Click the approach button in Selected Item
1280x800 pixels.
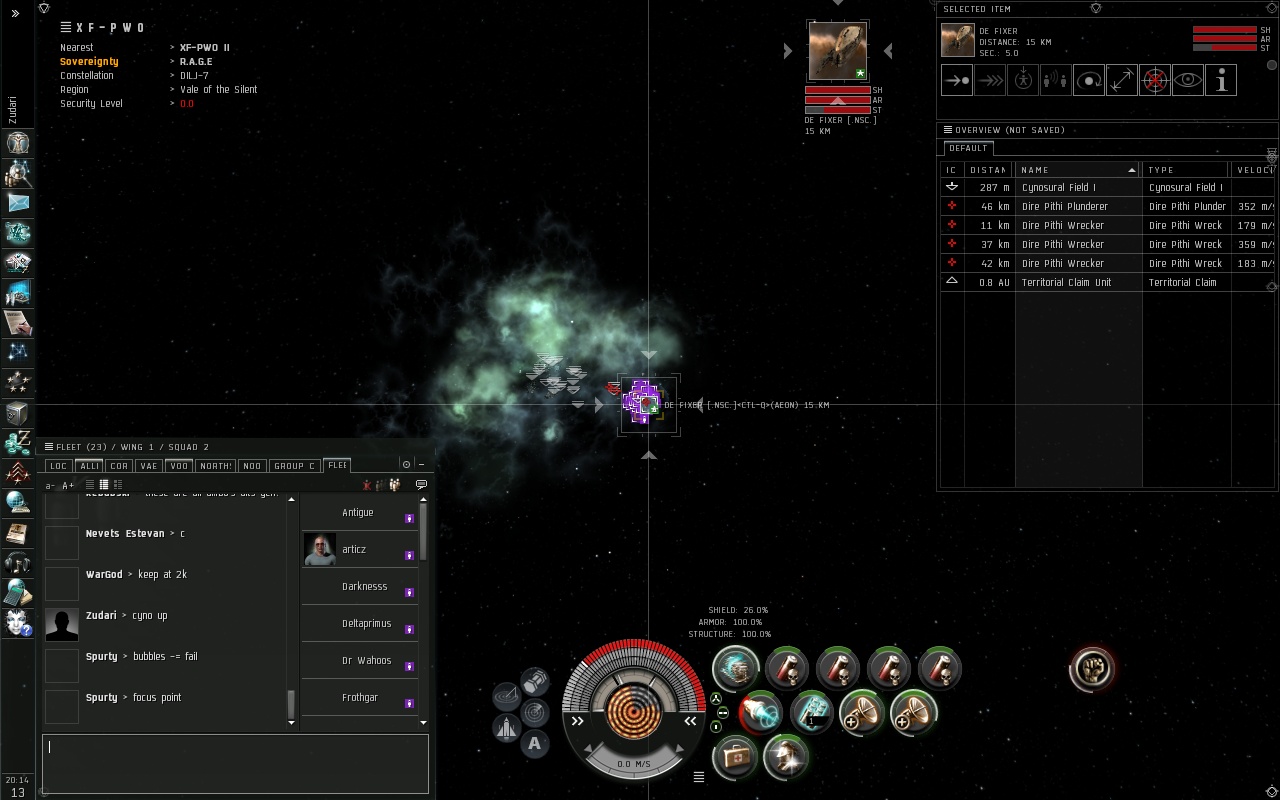[x=957, y=80]
